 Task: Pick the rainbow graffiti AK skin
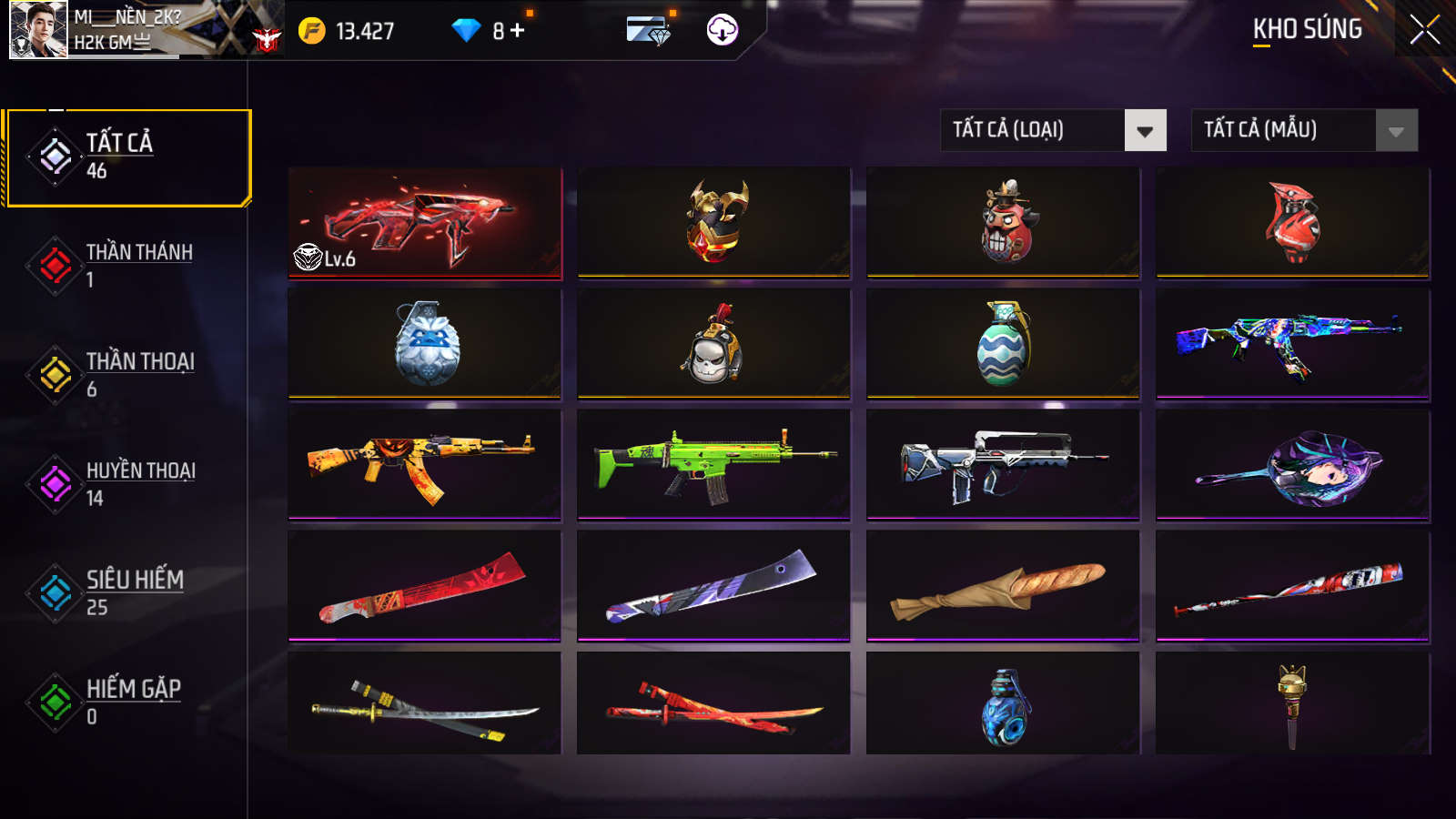point(1292,344)
